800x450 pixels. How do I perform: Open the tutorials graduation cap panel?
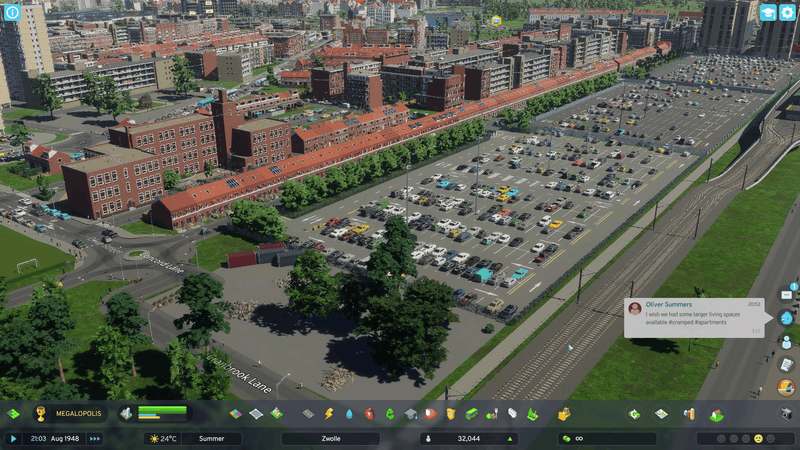767,13
